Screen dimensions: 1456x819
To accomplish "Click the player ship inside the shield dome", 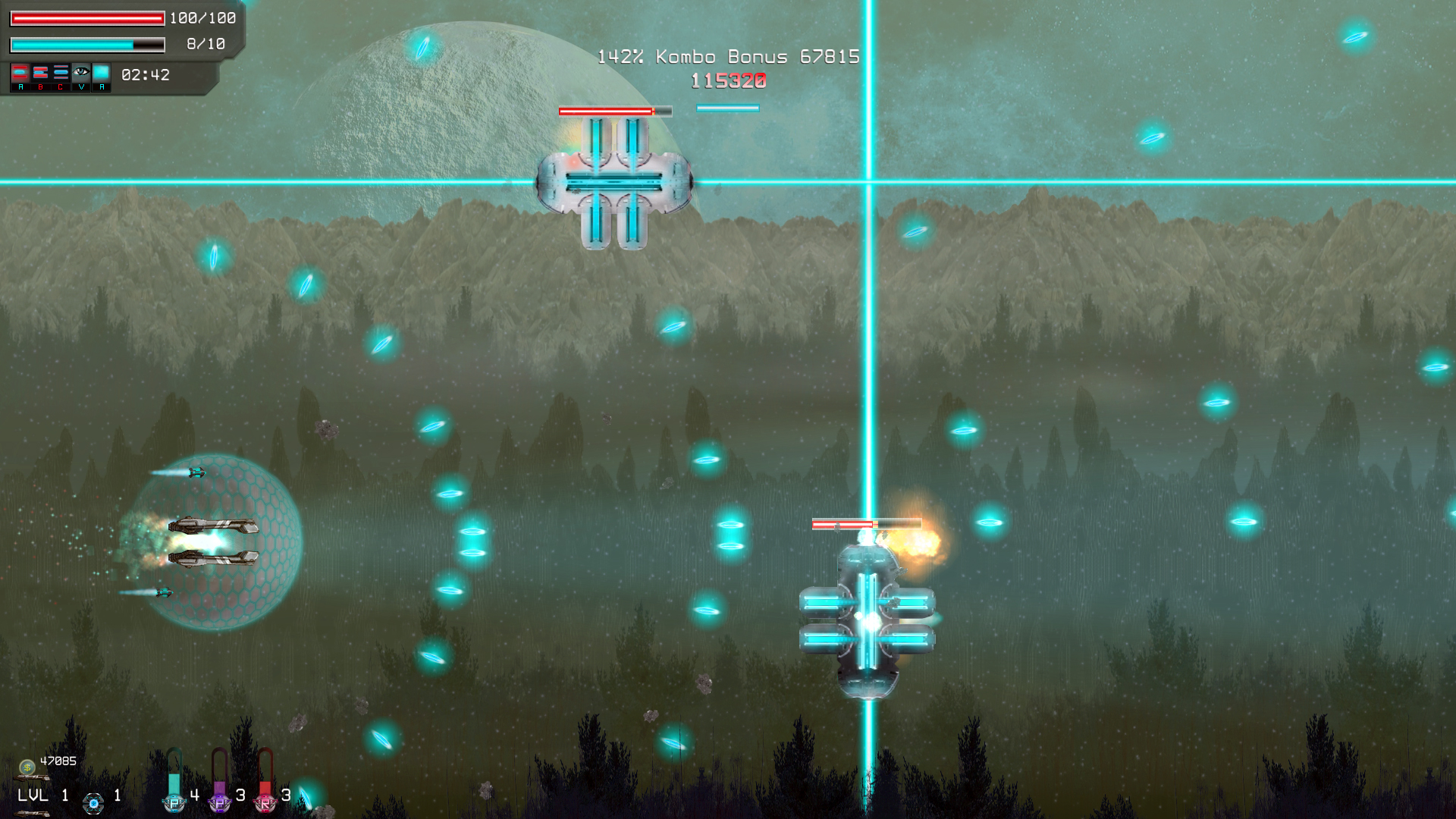I will [x=211, y=542].
